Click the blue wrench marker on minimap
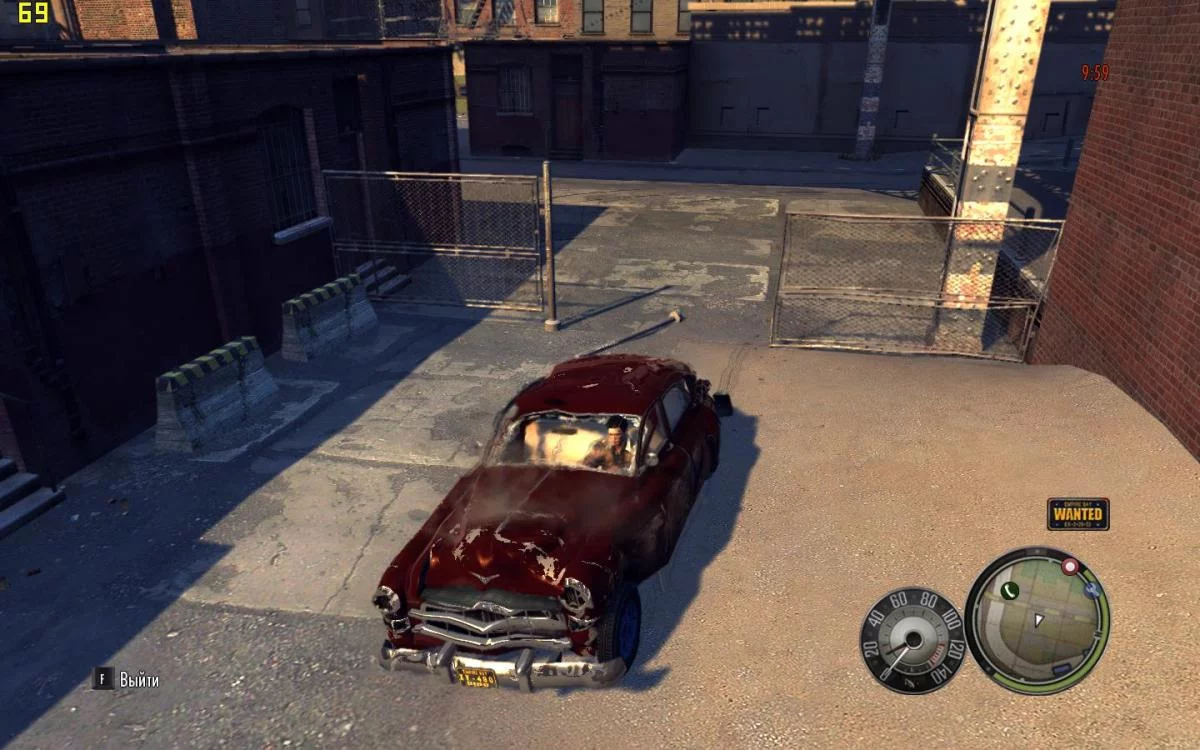 point(1092,590)
